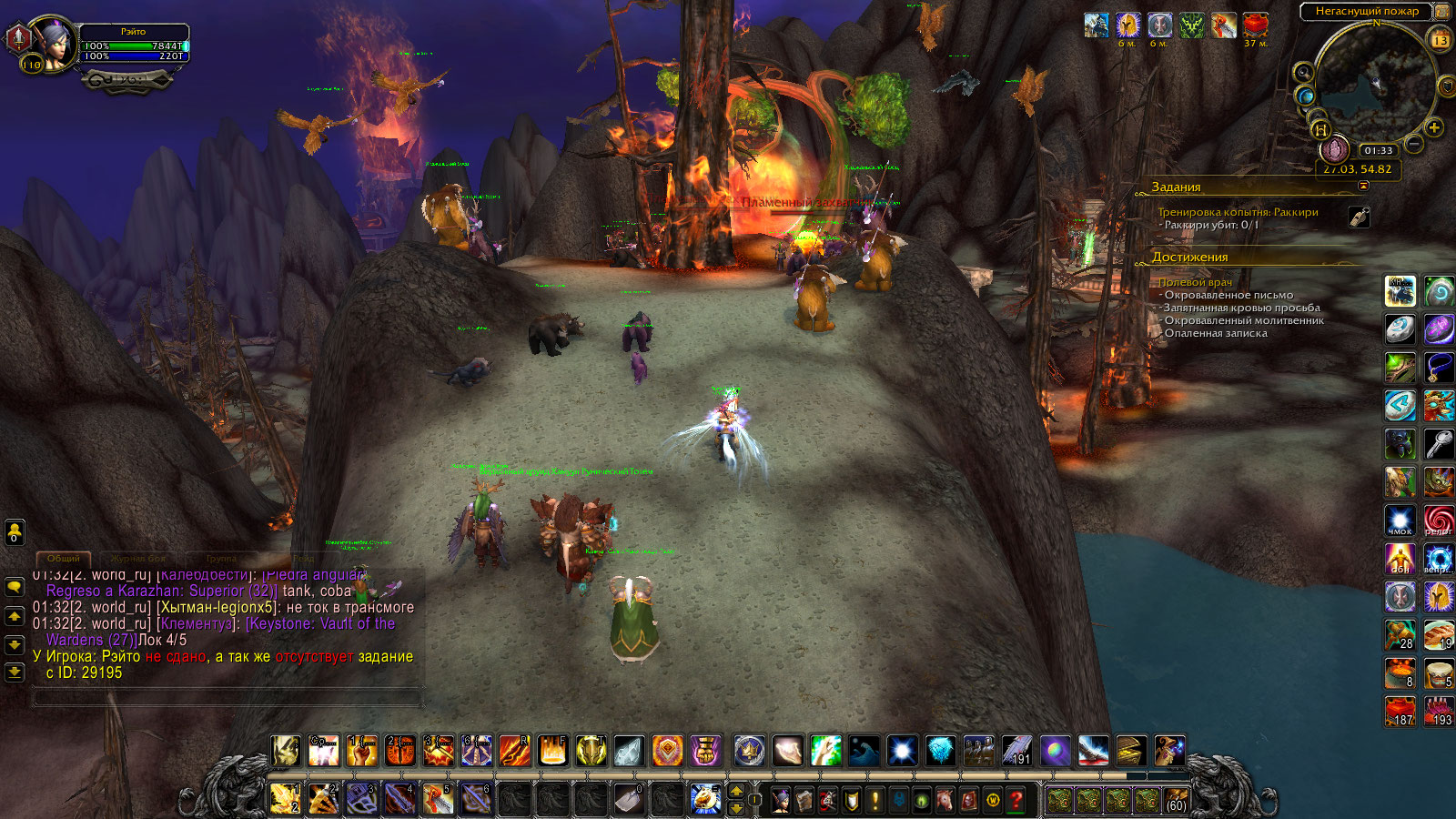Open the Полевой врач achievement entry
1456x819 pixels.
[1195, 282]
